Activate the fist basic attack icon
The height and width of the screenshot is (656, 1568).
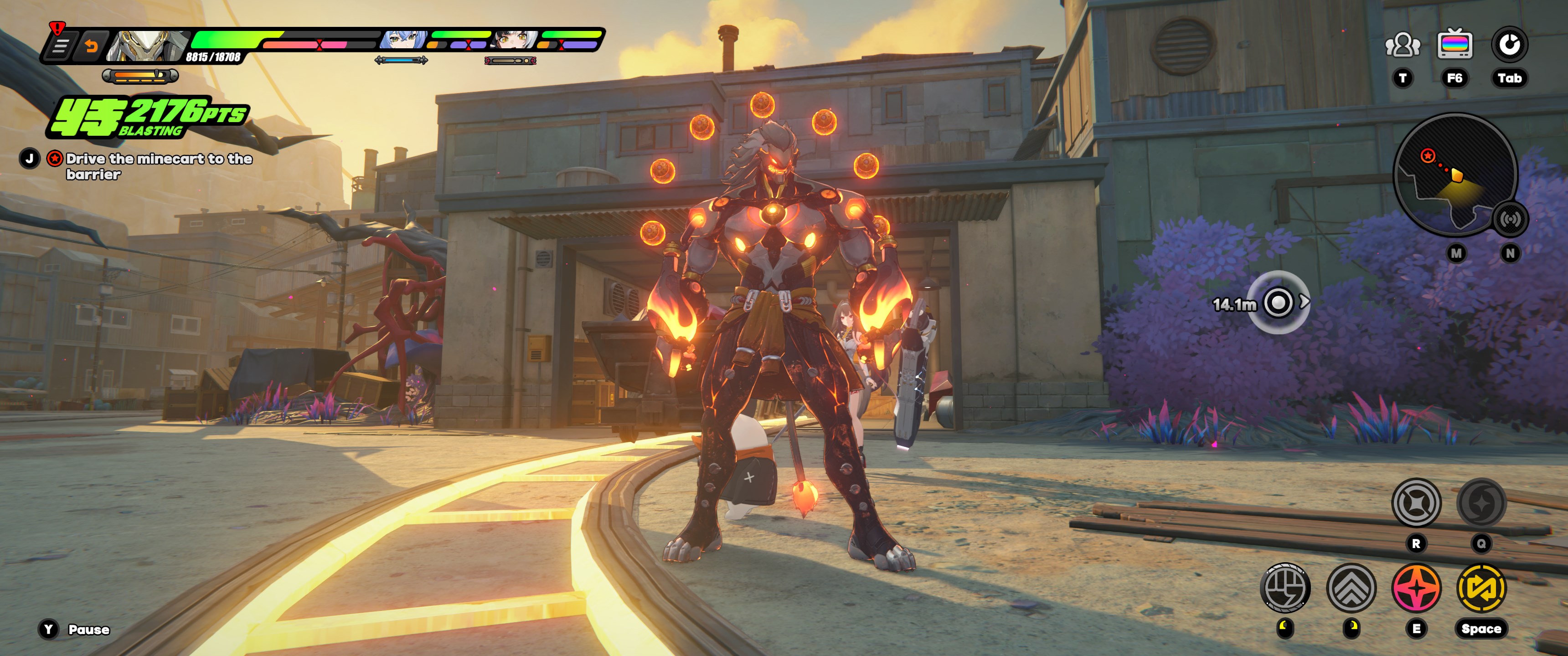(x=1285, y=588)
